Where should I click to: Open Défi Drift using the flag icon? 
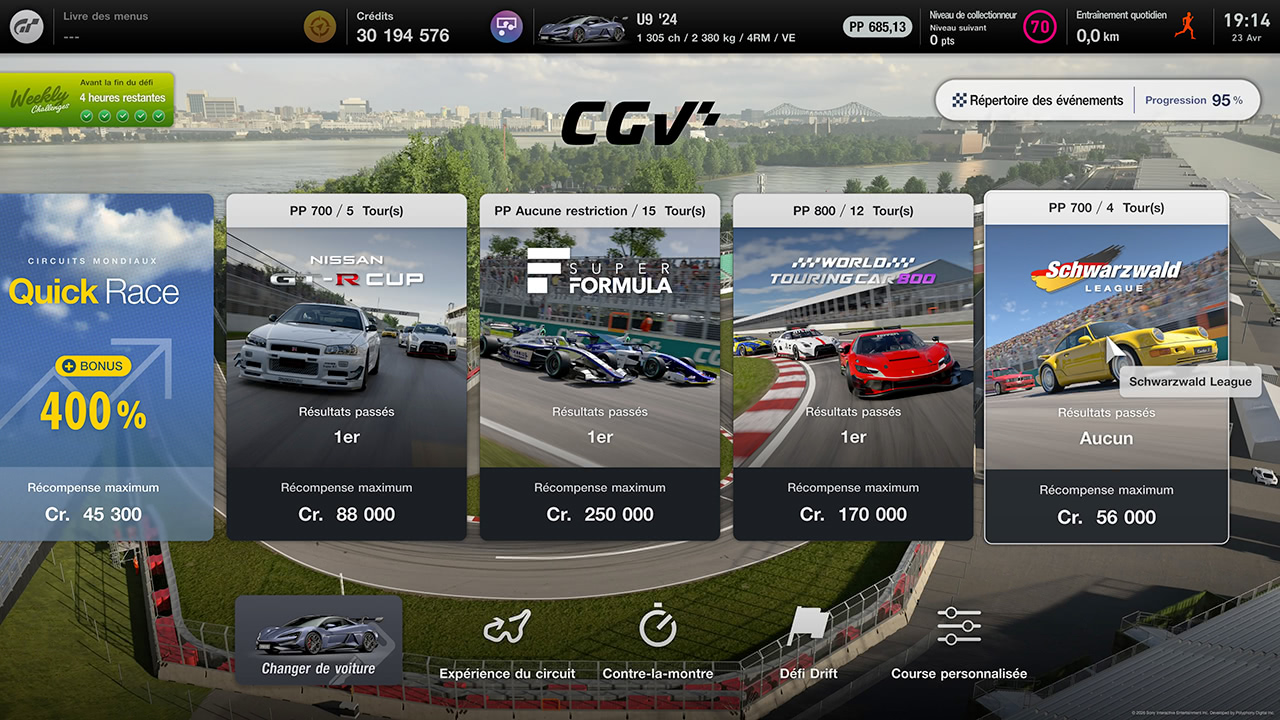807,625
